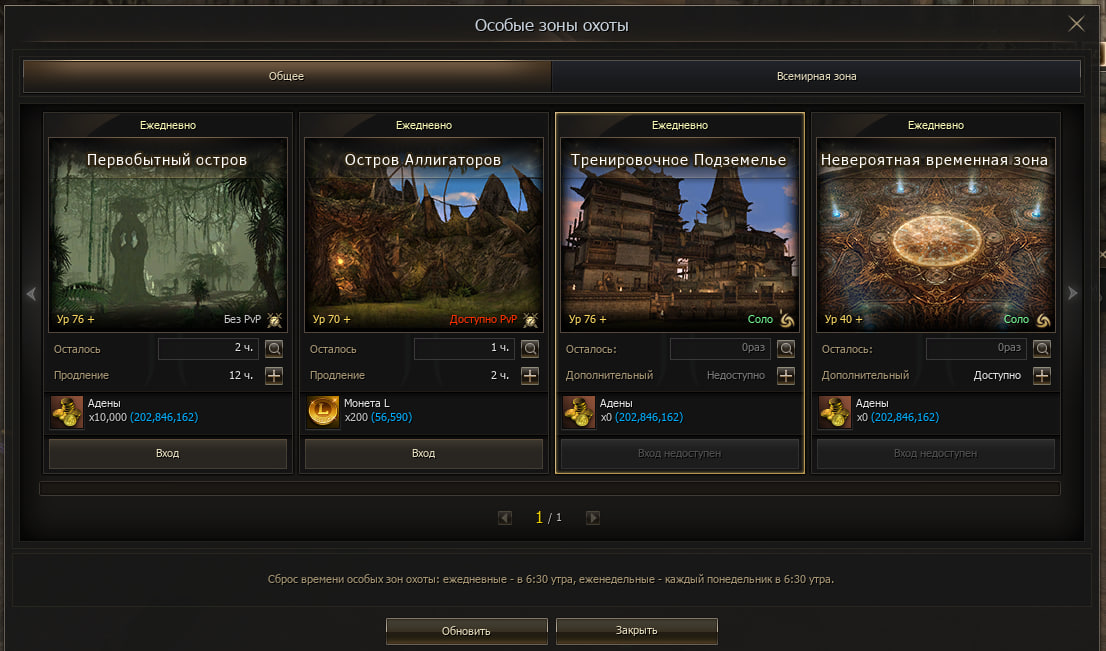The width and height of the screenshot is (1106, 651).
Task: Close the special hunting zones window
Action: [1076, 24]
